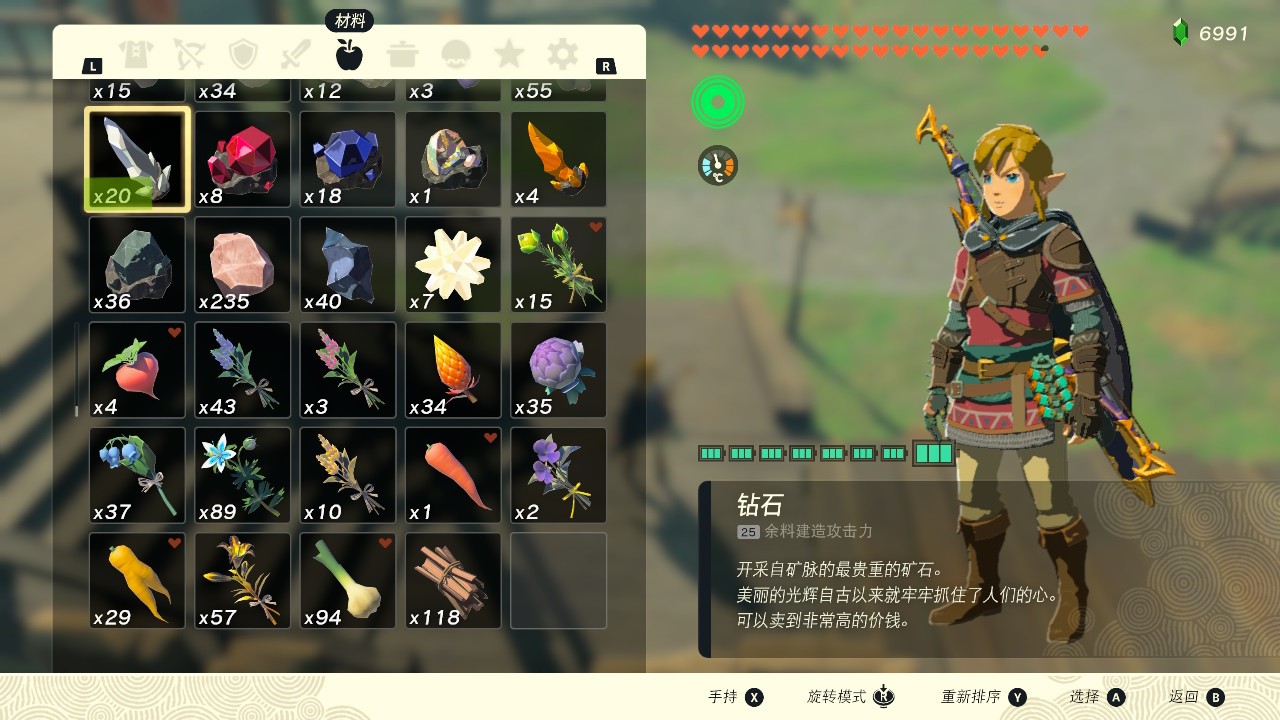Switch to the cooking pot food tab

pyautogui.click(x=403, y=54)
